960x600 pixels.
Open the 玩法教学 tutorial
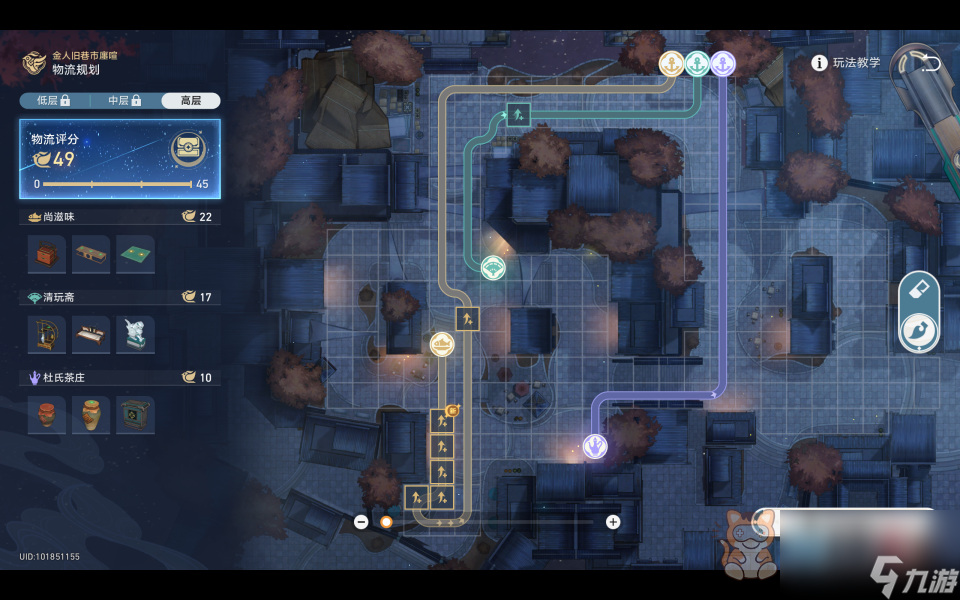[847, 63]
